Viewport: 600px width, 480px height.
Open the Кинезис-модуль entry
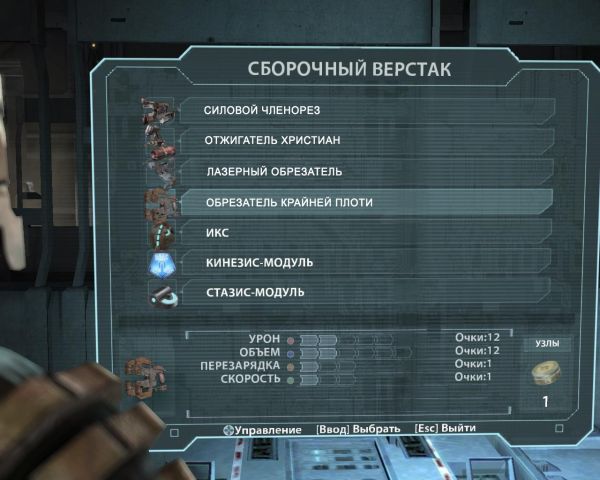[360, 262]
